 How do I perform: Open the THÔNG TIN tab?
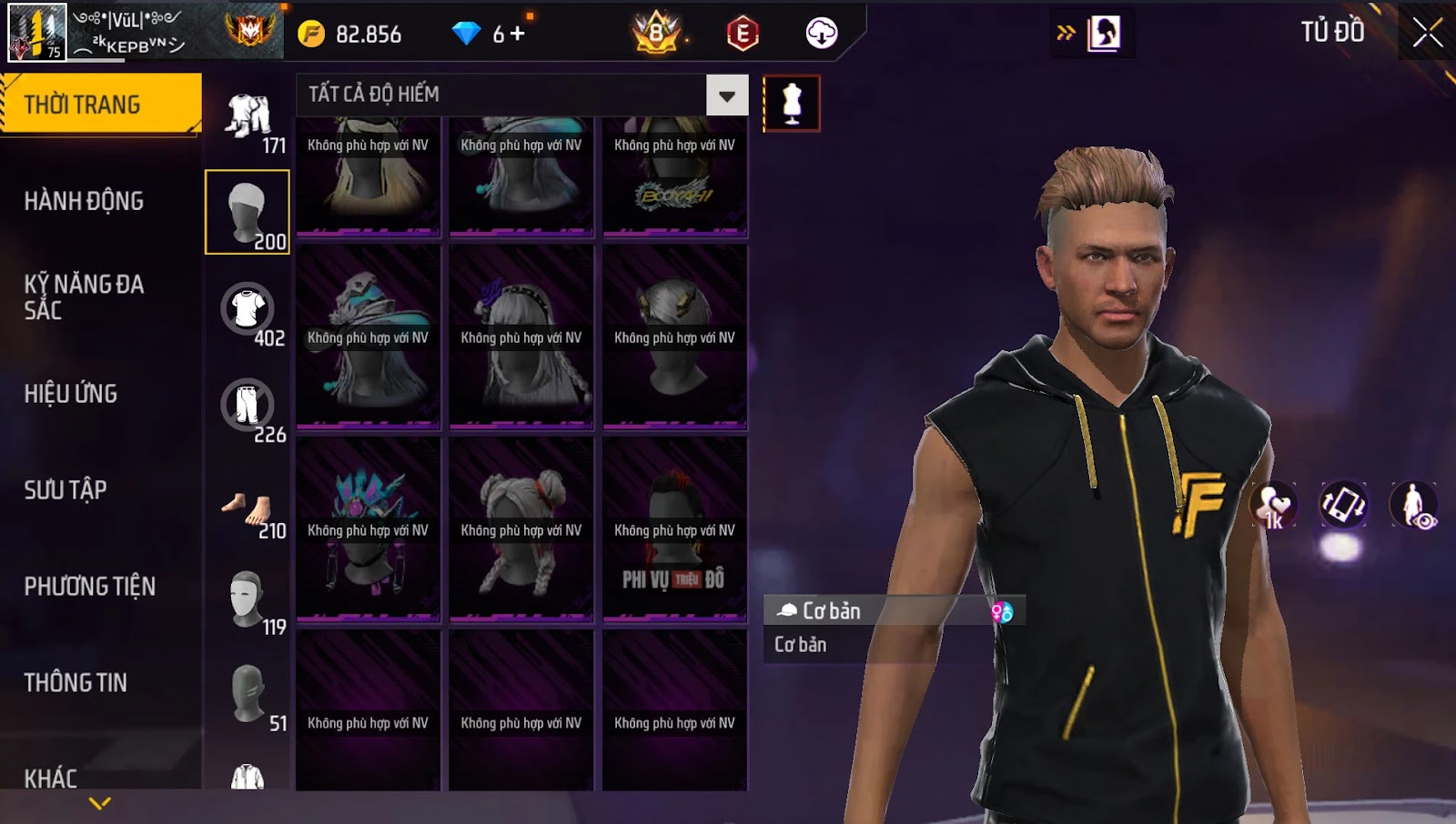point(76,683)
